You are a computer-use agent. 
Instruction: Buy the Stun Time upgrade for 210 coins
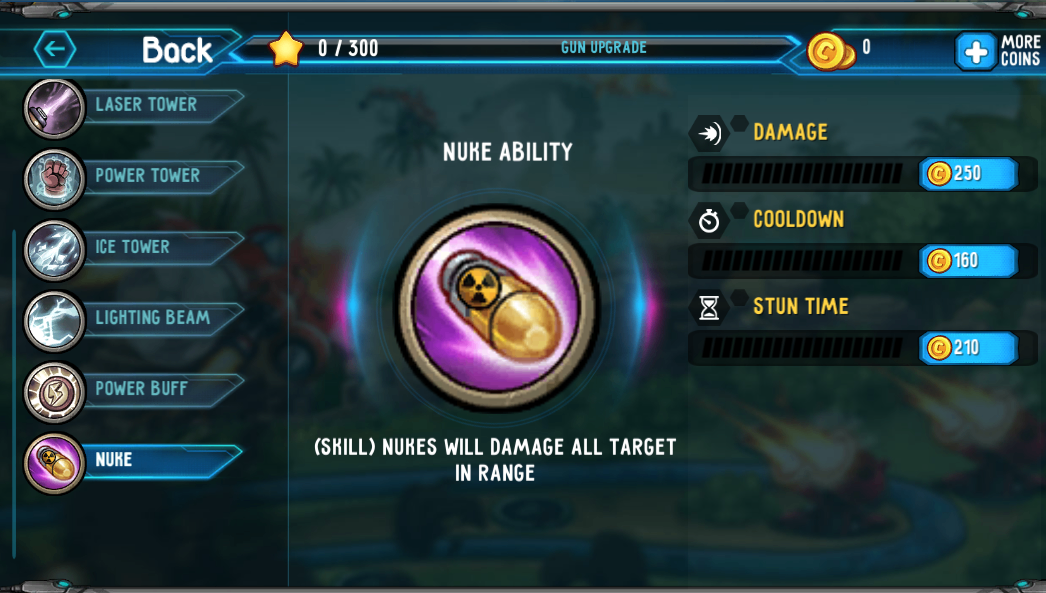[967, 348]
